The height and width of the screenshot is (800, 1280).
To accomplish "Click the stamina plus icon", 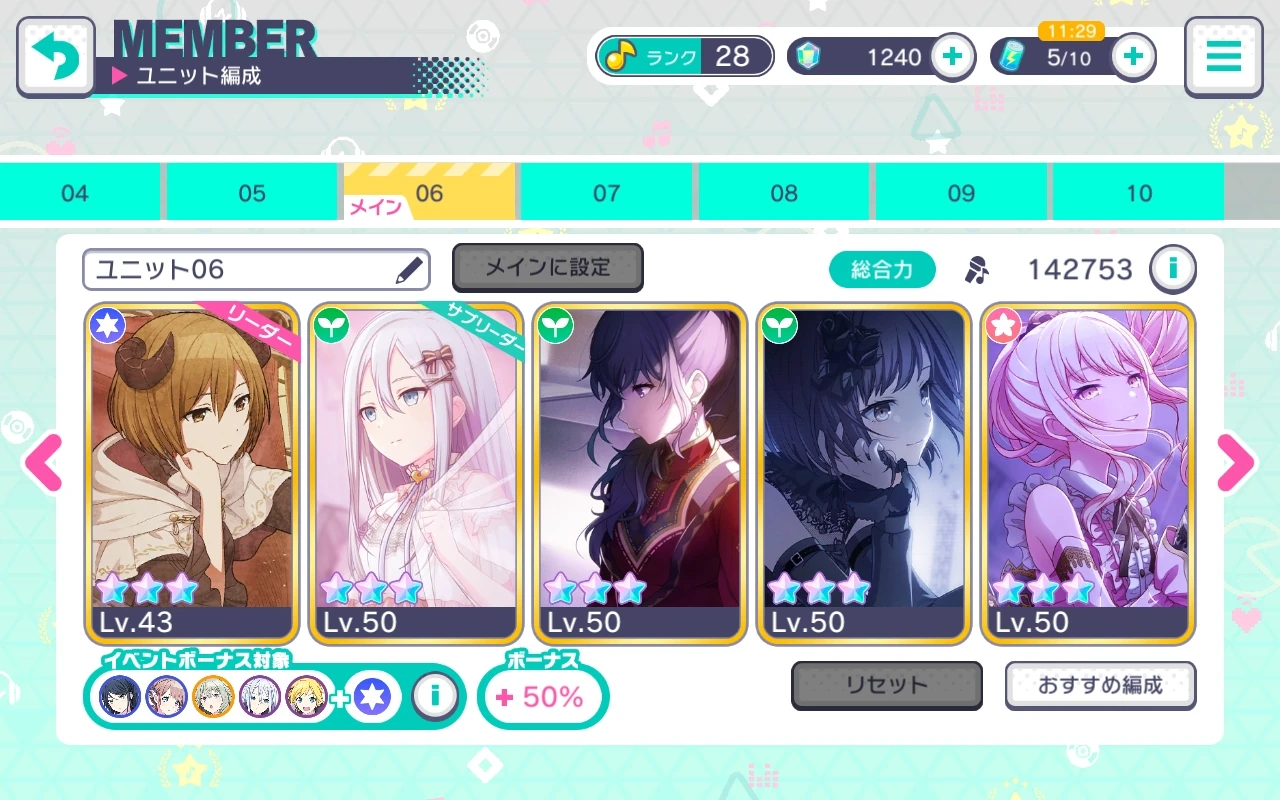I will (x=1131, y=56).
